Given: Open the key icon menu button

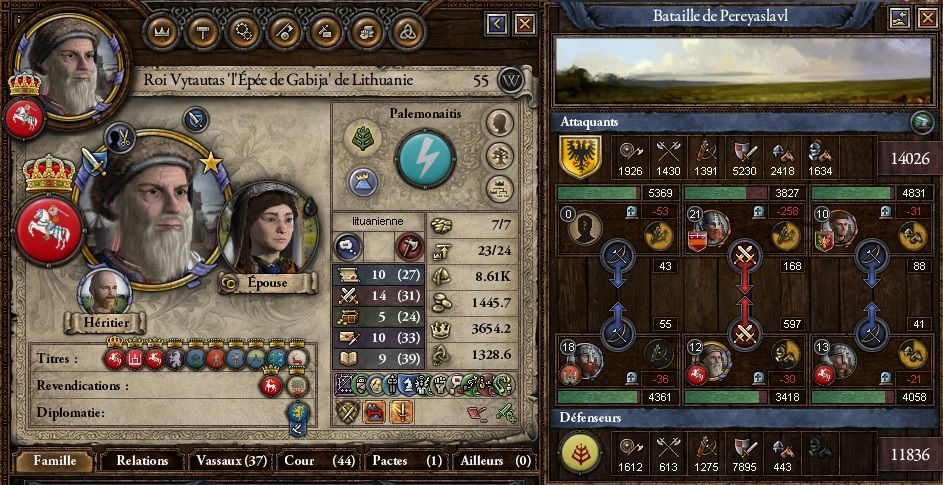Looking at the screenshot, I should [283, 31].
